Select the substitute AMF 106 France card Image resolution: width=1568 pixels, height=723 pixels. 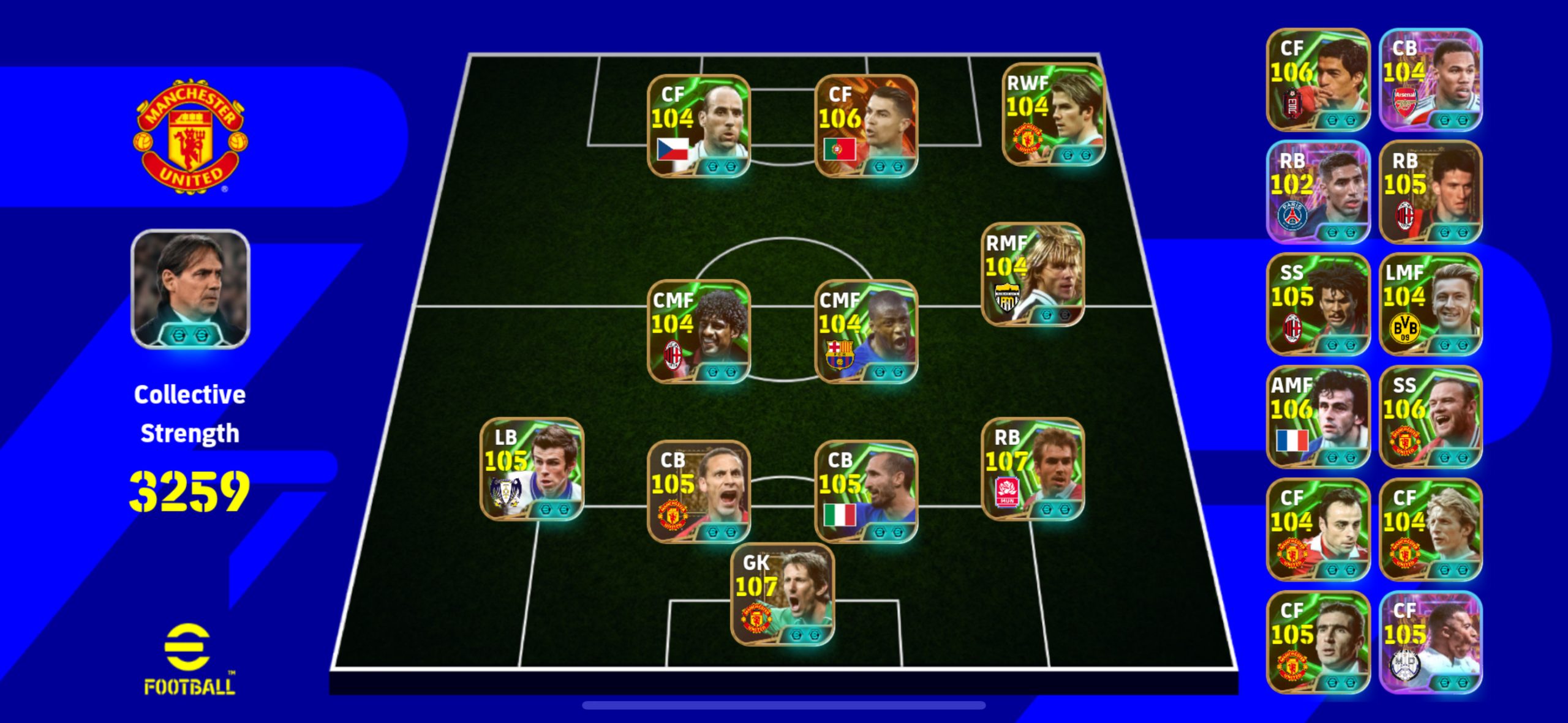pos(1317,417)
